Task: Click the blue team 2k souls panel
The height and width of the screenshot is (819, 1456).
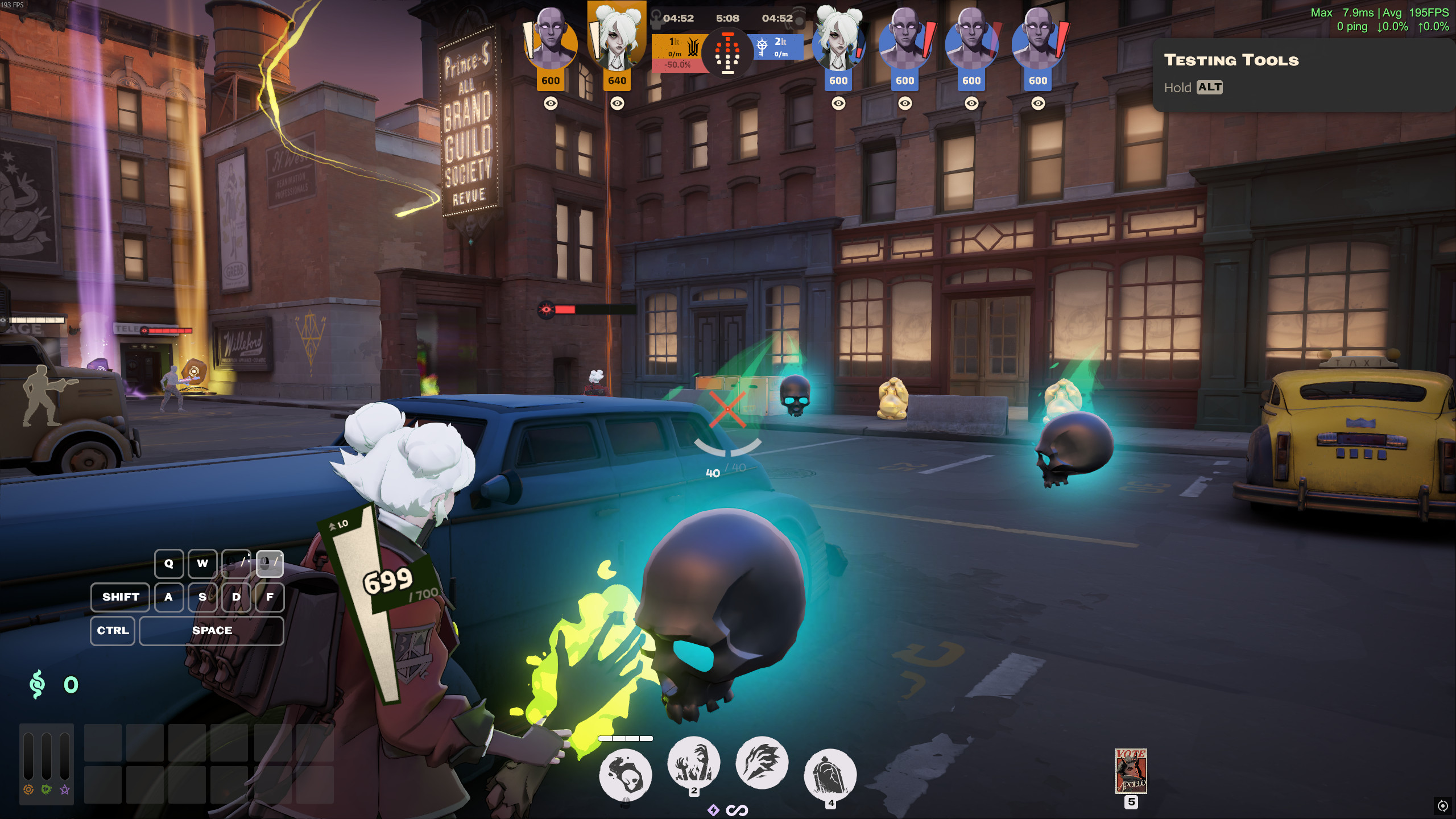Action: pyautogui.click(x=778, y=47)
